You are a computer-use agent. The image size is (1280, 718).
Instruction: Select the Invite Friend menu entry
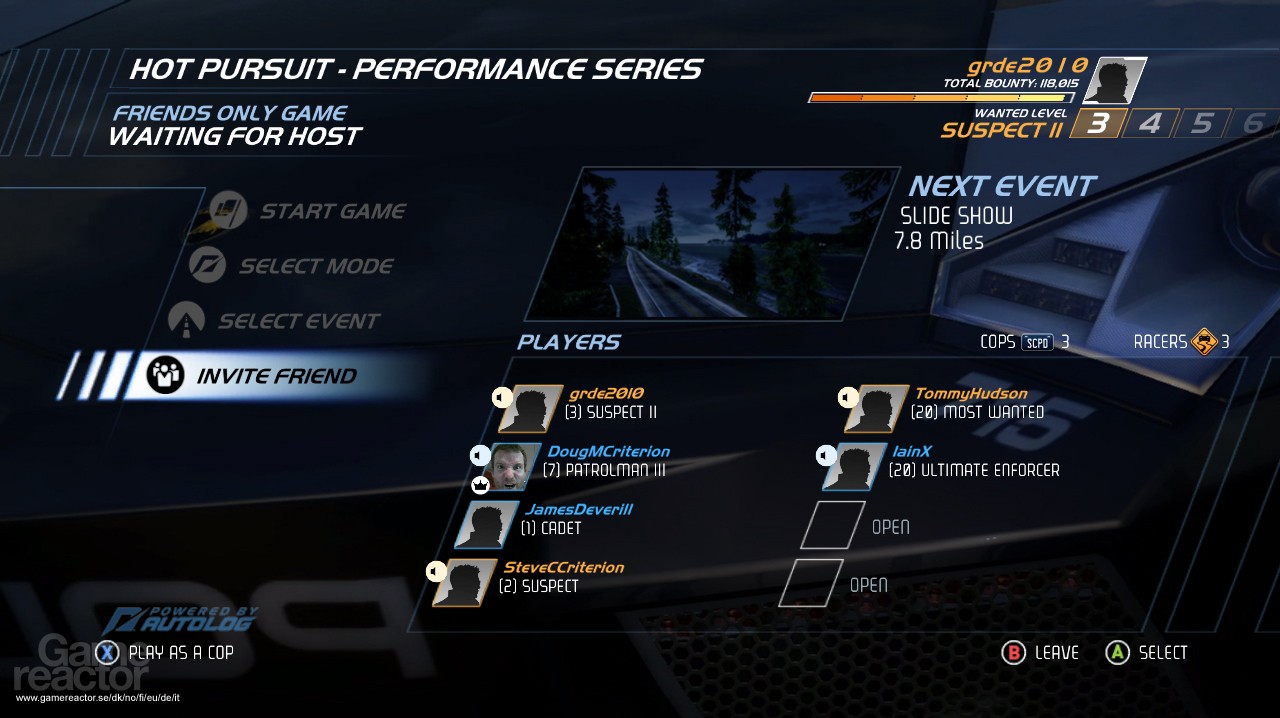click(275, 376)
